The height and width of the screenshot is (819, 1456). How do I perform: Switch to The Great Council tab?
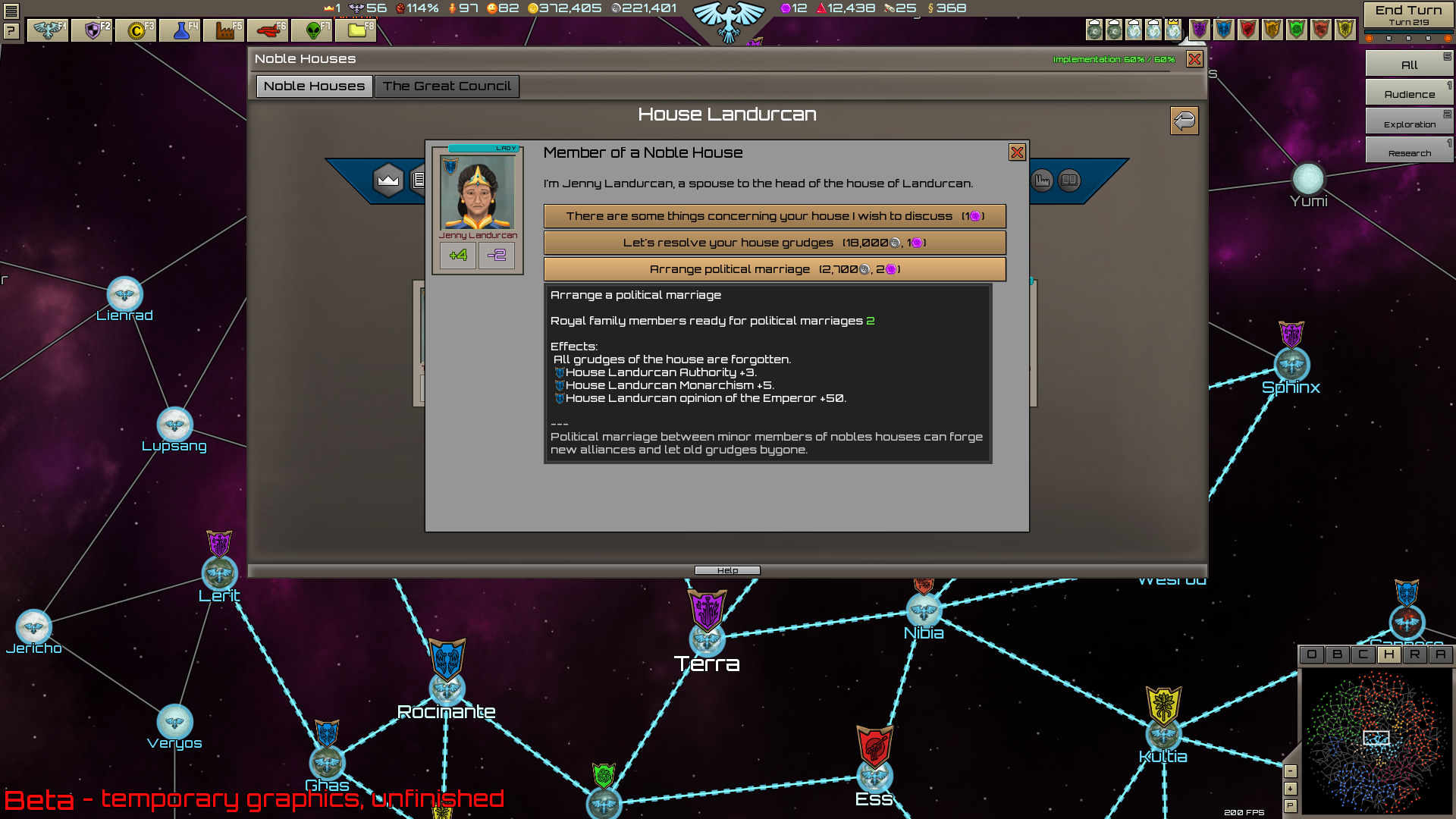pos(447,86)
